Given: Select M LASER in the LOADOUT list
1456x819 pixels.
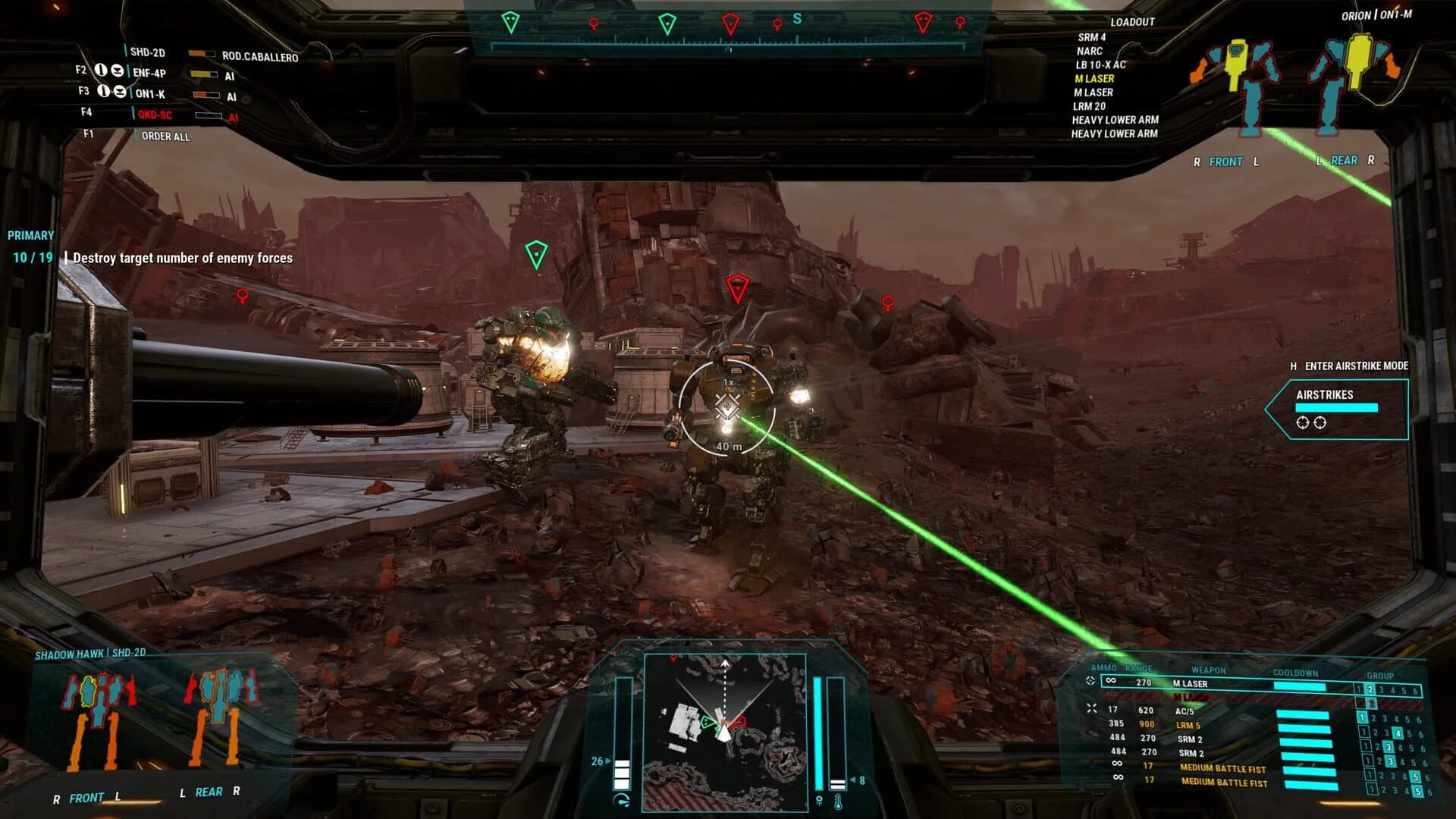Looking at the screenshot, I should [1096, 79].
